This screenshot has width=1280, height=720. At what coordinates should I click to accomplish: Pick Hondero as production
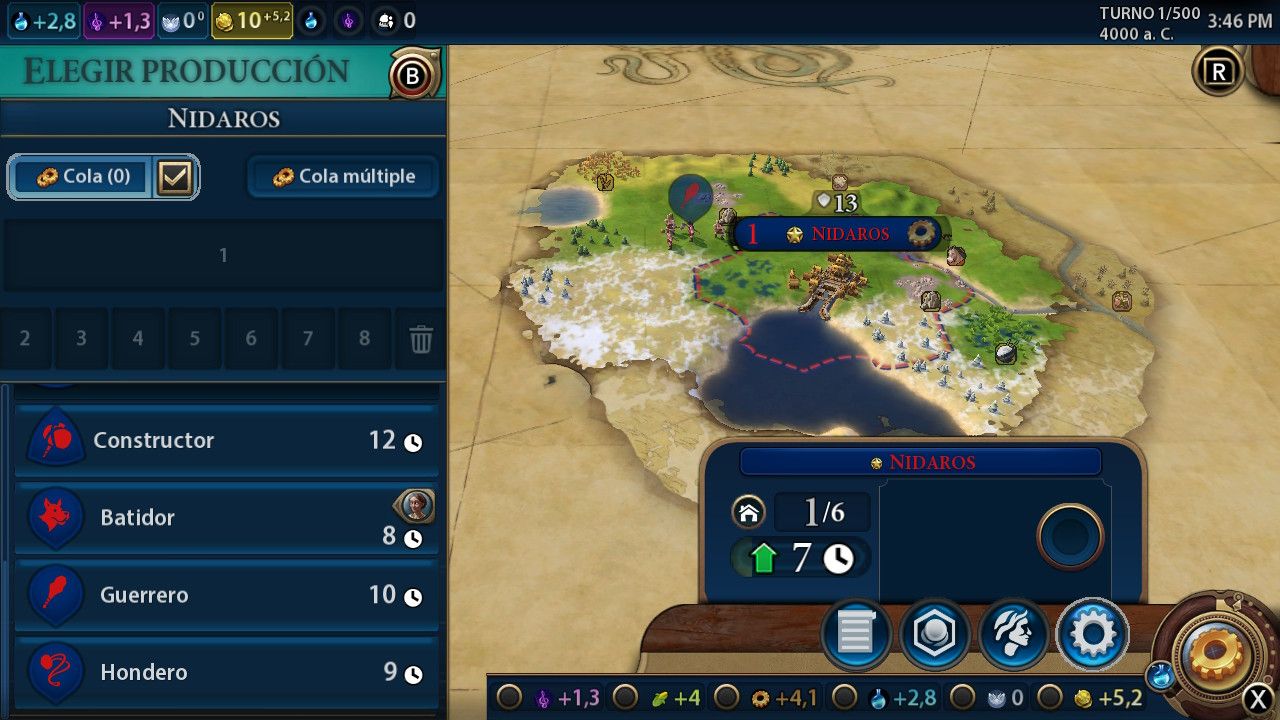pos(226,672)
